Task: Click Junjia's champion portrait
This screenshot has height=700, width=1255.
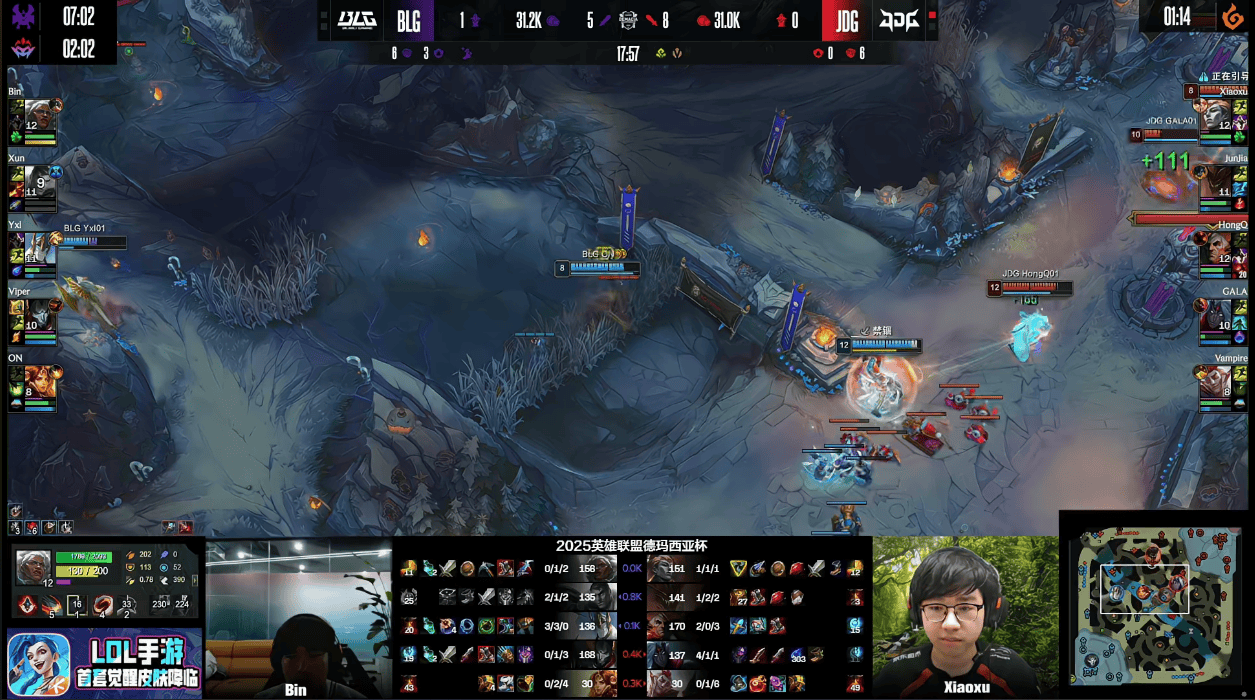Action: pos(1216,182)
